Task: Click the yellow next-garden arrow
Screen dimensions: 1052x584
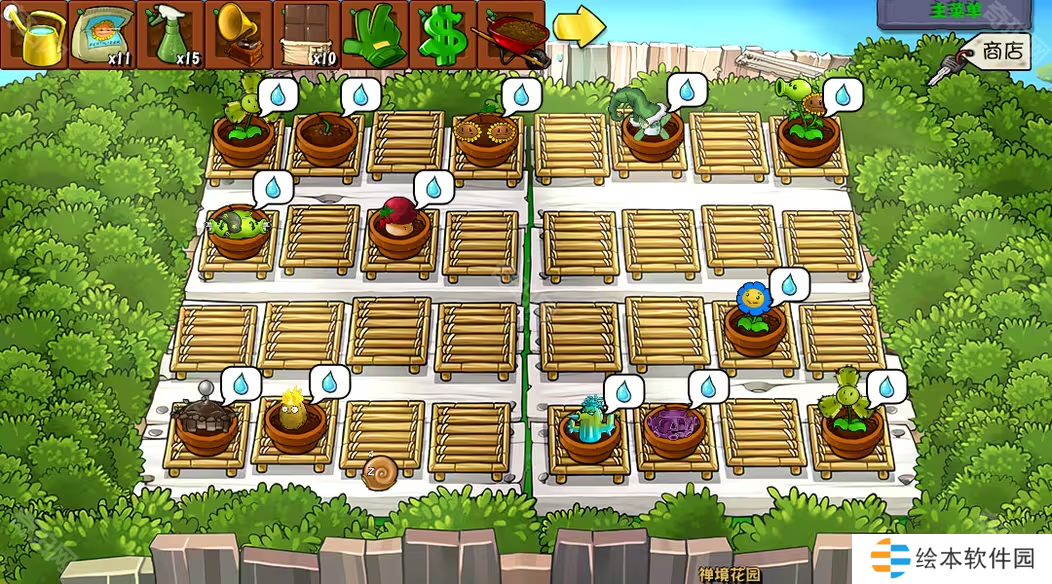Action: (579, 27)
